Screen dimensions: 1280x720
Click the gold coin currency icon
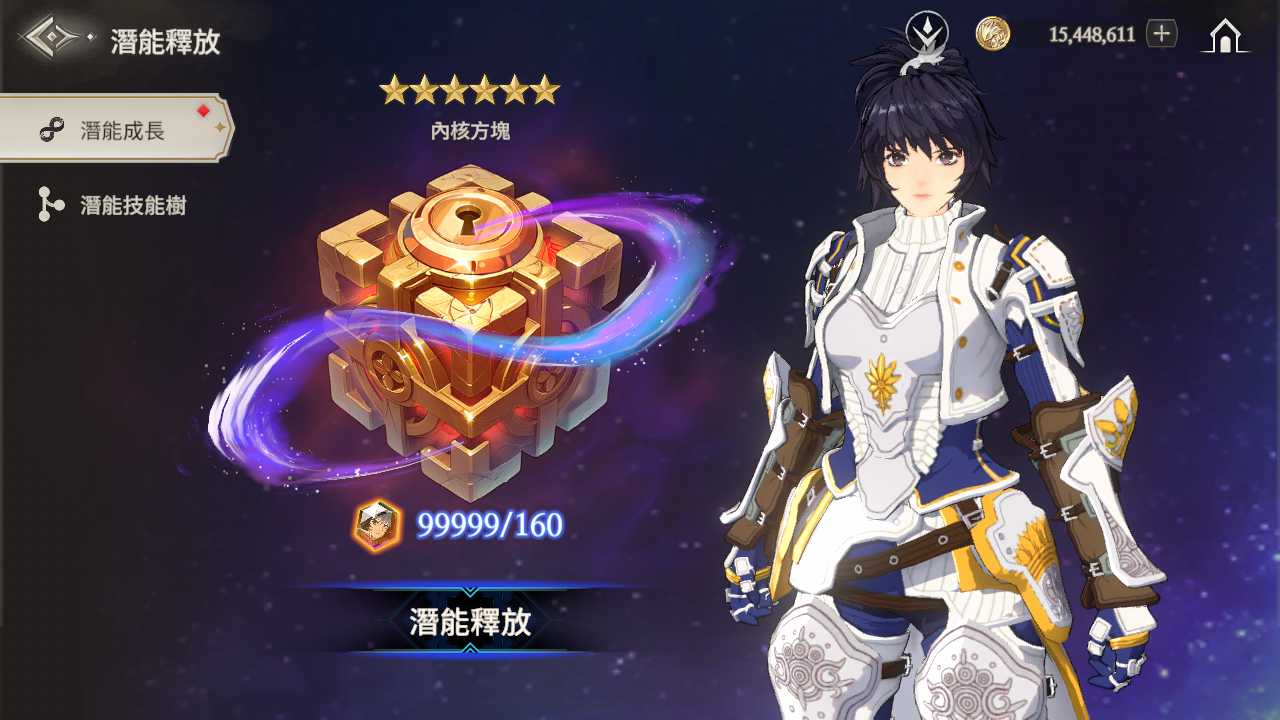pyautogui.click(x=993, y=34)
